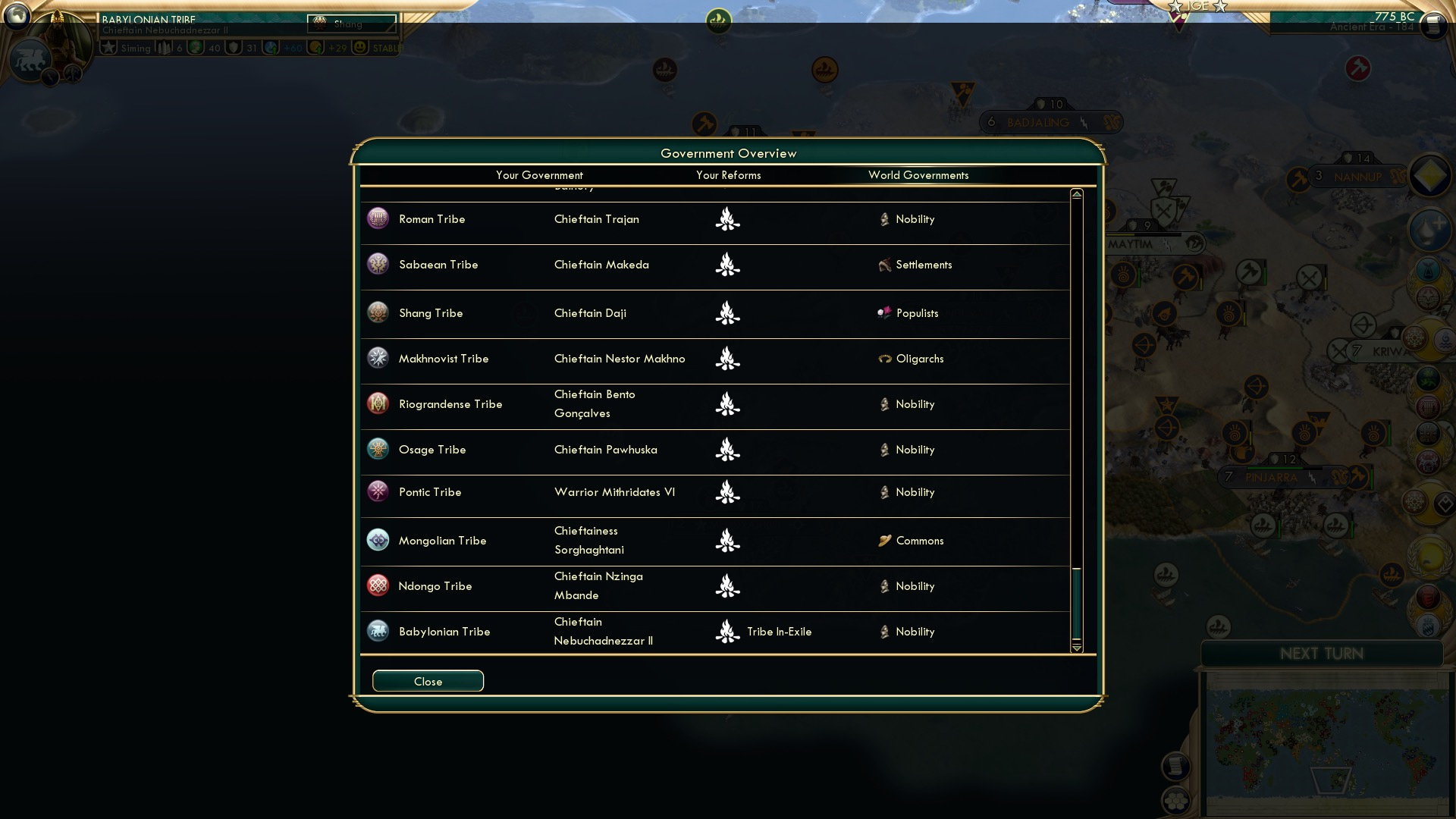Viewport: 1456px width, 819px height.
Task: Click the Oligarchs icon for the Makhnovist Tribe
Action: [x=884, y=358]
